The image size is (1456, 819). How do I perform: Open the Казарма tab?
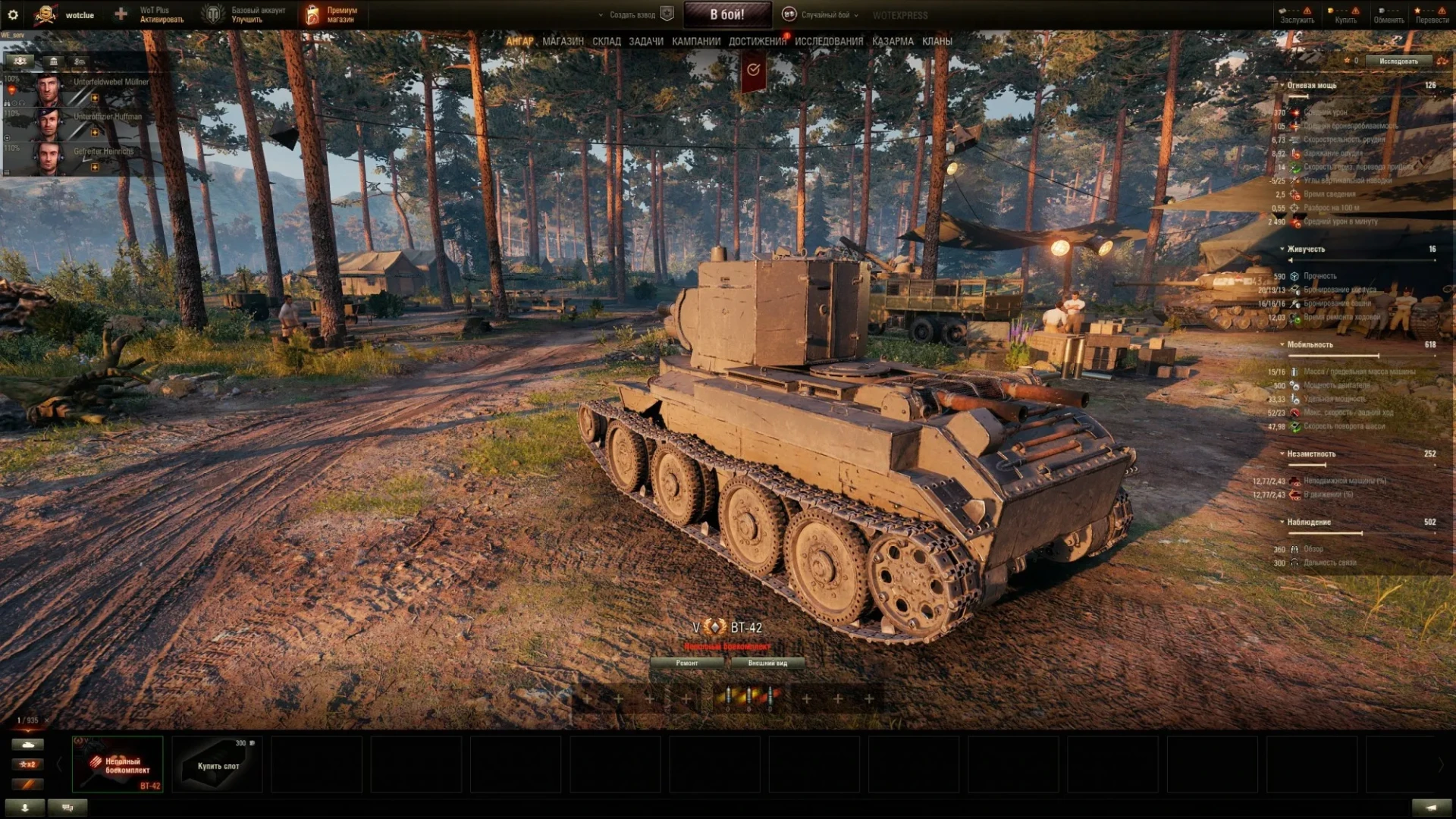(892, 42)
